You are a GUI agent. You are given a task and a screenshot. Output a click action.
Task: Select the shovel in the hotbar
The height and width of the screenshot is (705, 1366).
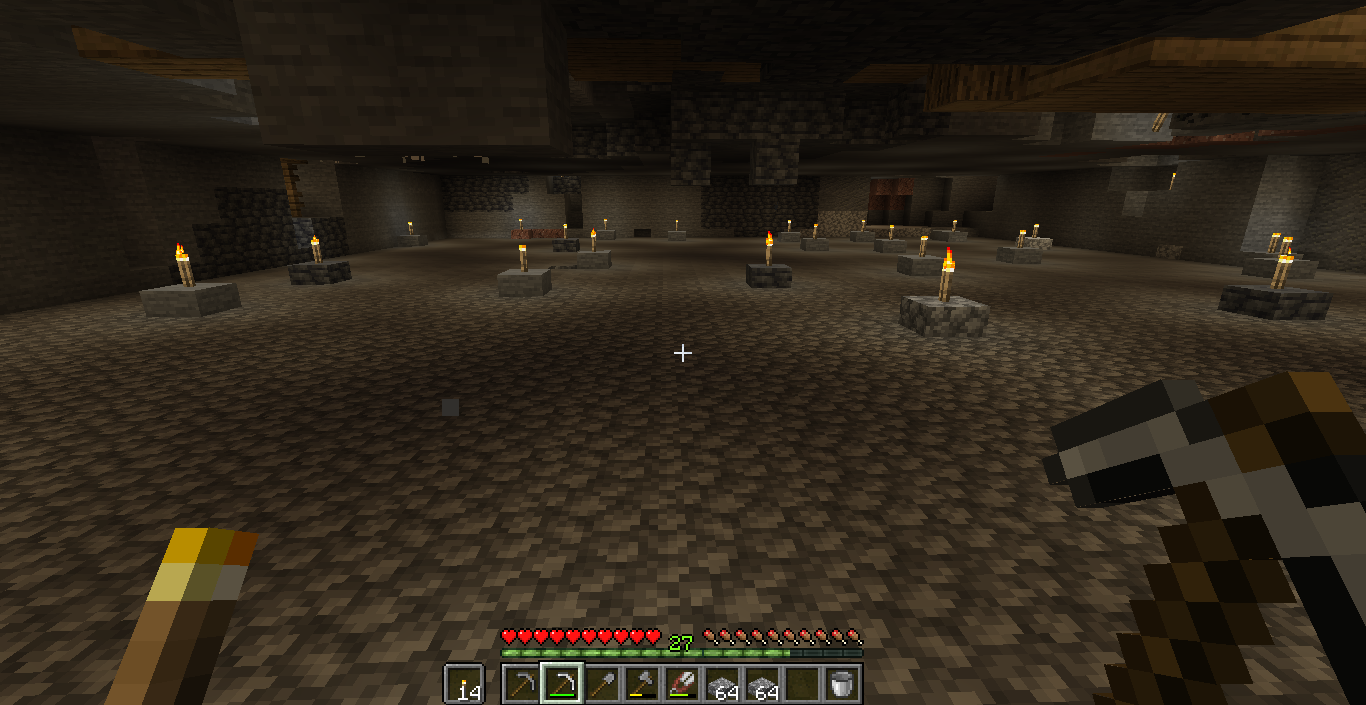[601, 684]
